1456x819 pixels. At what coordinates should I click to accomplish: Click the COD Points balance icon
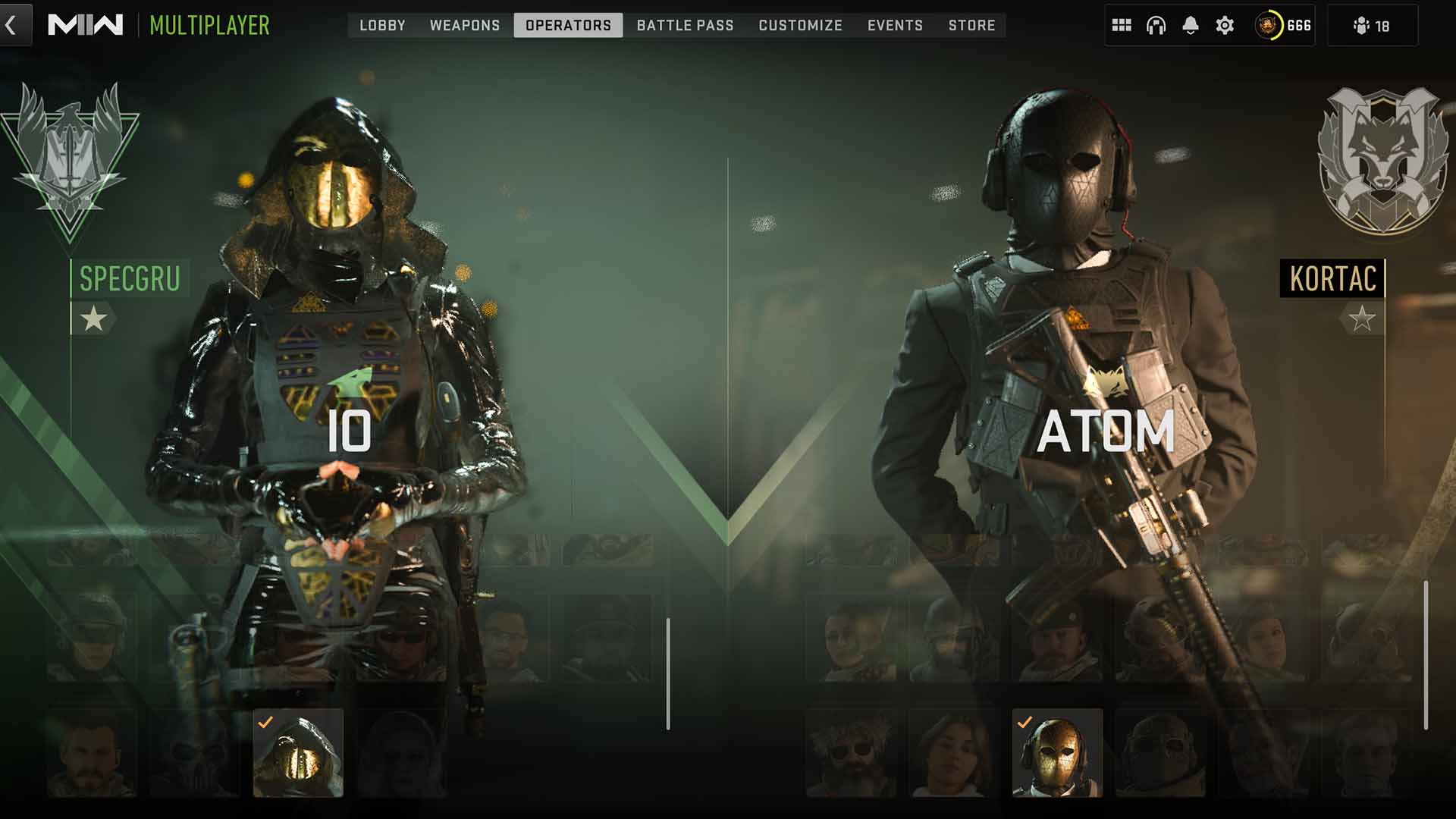click(1269, 26)
